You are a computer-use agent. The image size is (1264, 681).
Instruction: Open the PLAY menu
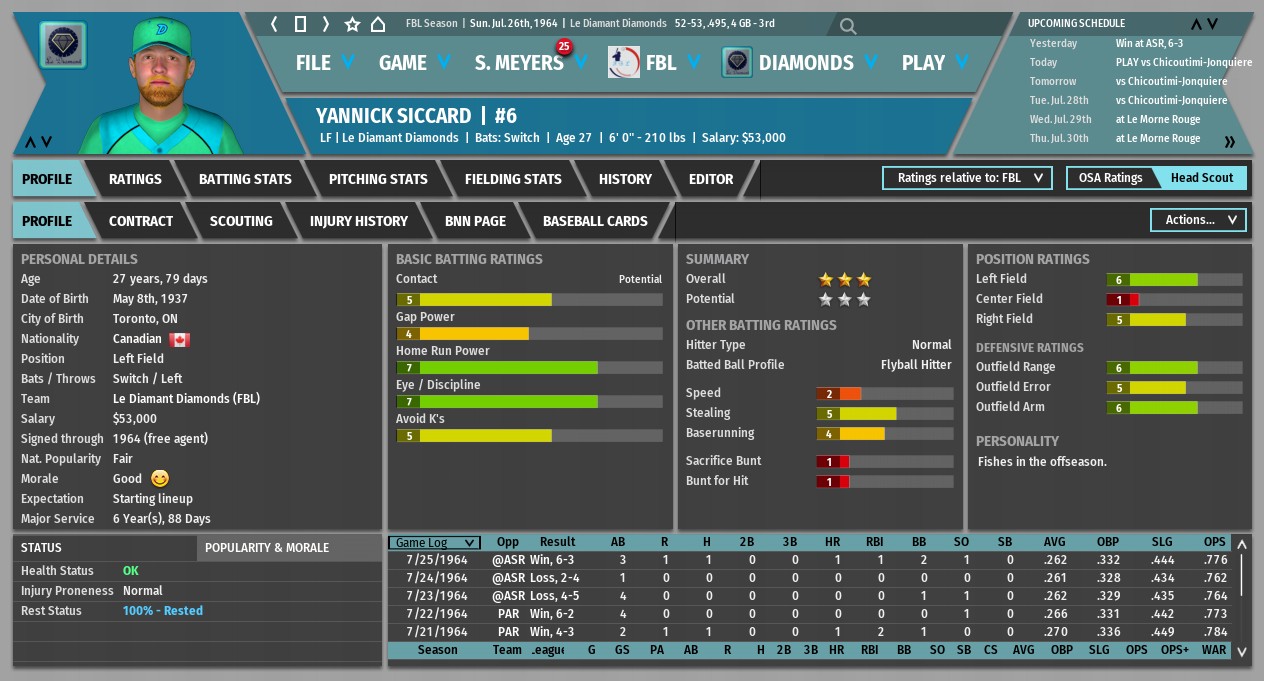pos(935,63)
